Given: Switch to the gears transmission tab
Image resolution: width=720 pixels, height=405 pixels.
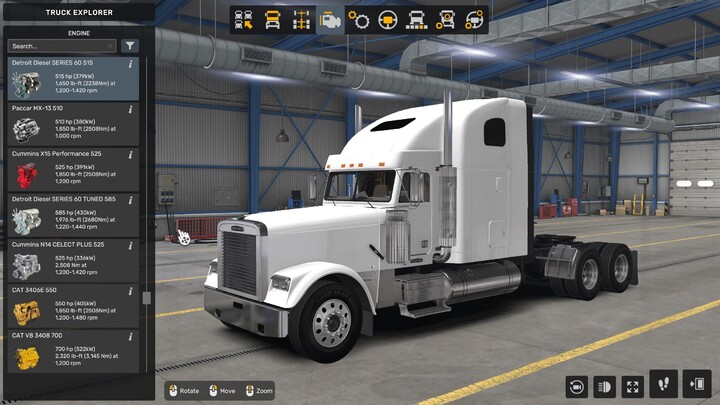Looking at the screenshot, I should pyautogui.click(x=359, y=19).
